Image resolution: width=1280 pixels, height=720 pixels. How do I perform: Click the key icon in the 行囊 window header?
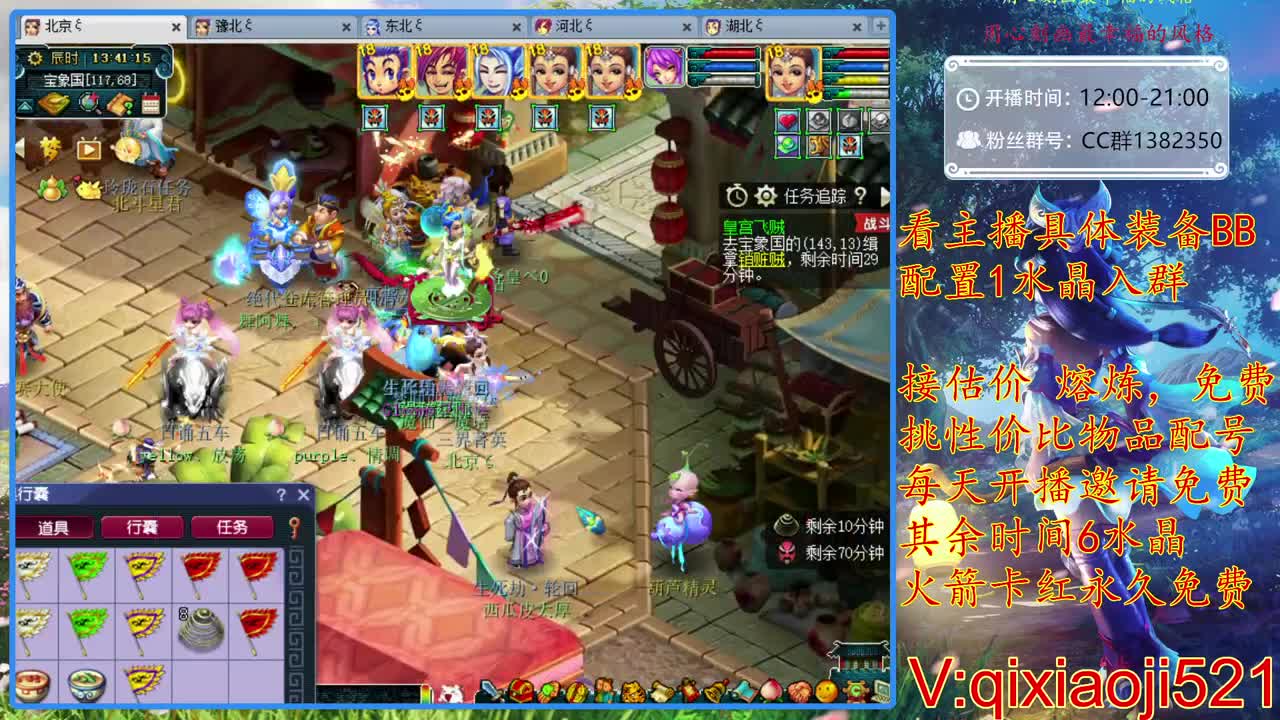294,526
